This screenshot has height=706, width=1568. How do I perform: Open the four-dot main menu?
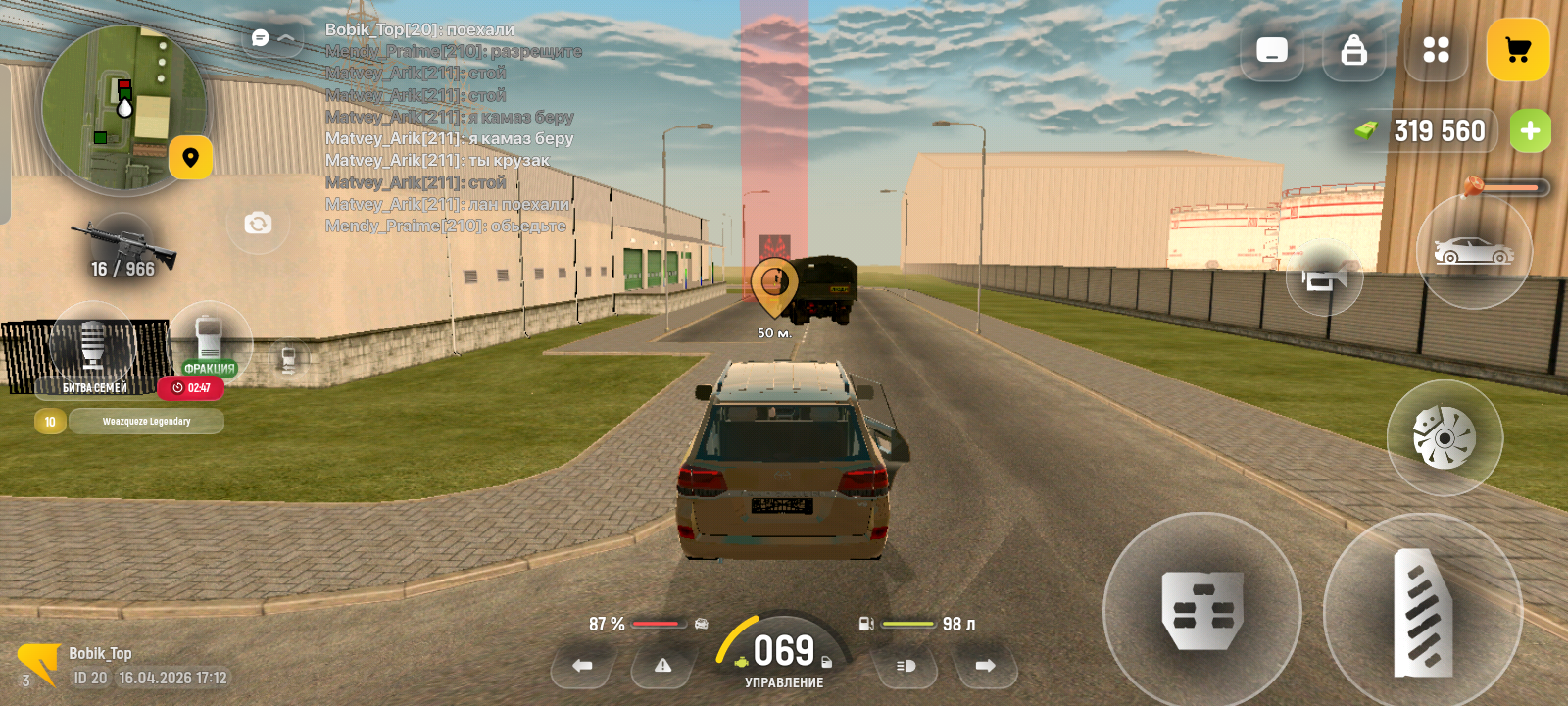[x=1436, y=50]
